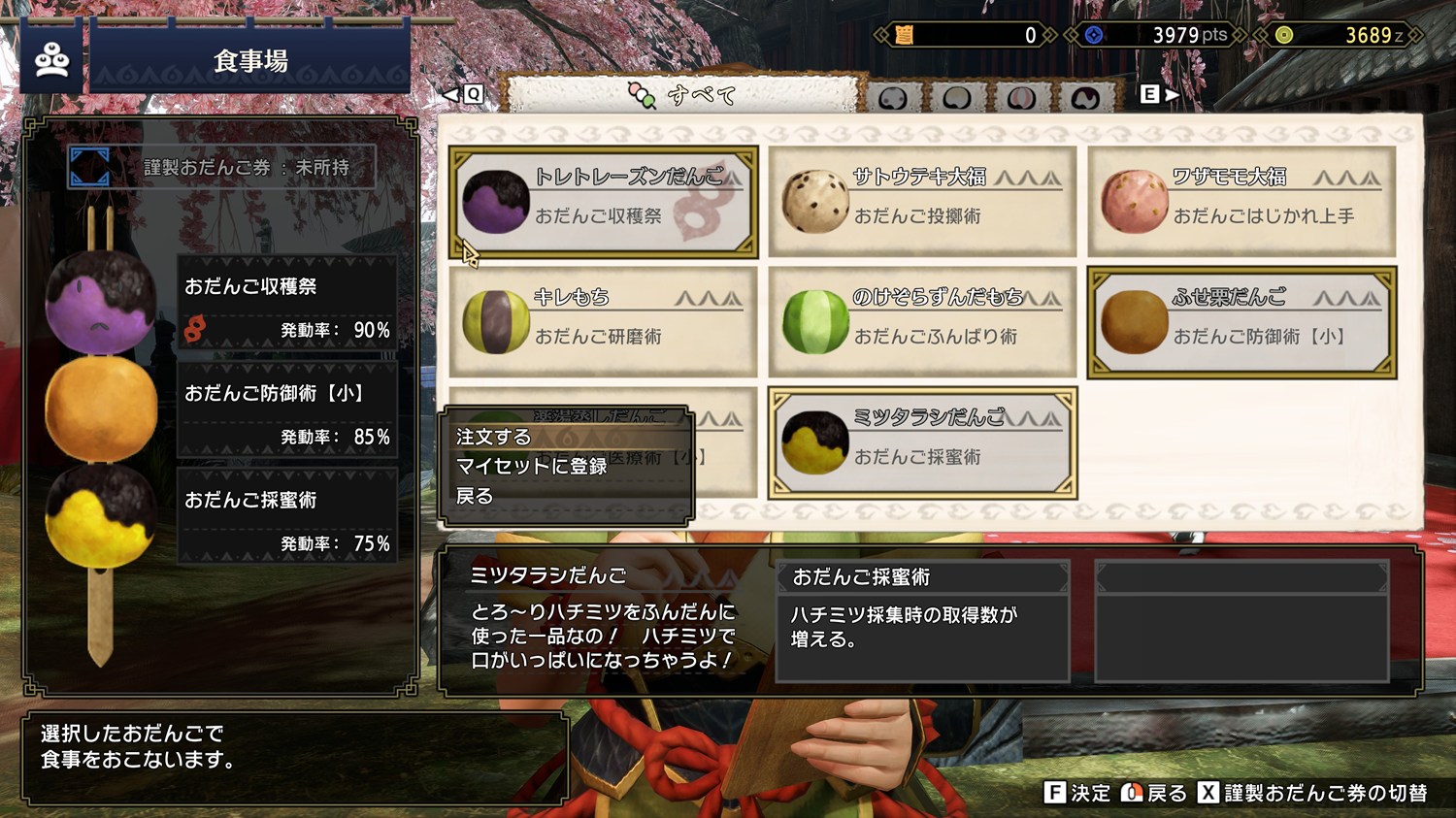This screenshot has width=1456, height=818.
Task: Click the left arrow beside the tabs
Action: coord(451,95)
